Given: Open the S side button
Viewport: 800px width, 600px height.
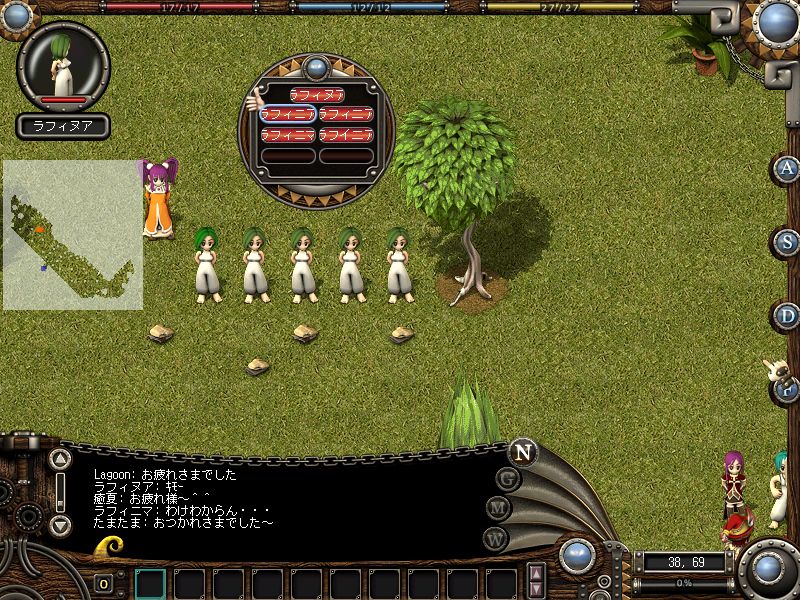Looking at the screenshot, I should (788, 242).
